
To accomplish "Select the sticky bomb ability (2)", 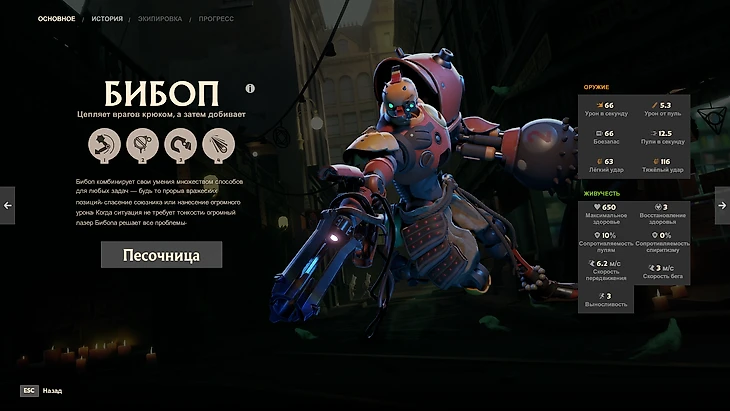I will [x=141, y=144].
